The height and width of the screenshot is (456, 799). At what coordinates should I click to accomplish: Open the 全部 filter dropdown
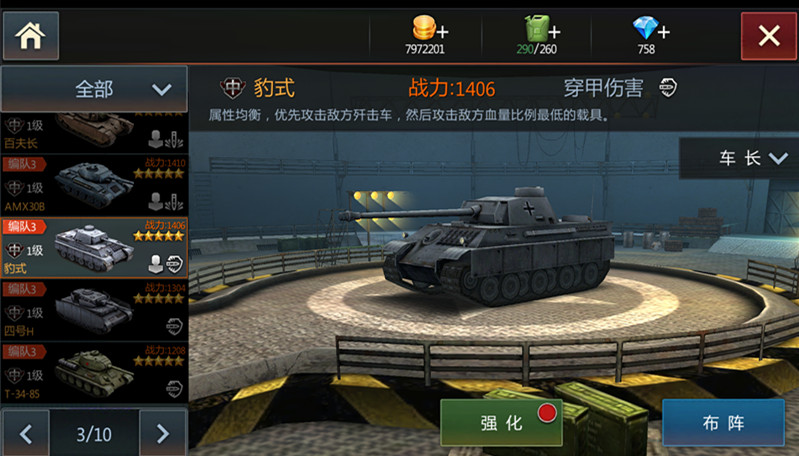click(x=94, y=89)
